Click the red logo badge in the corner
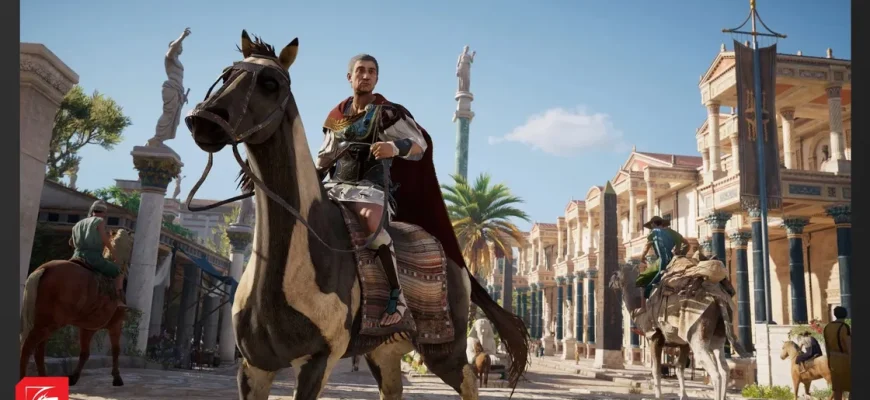The image size is (870, 400). point(42,389)
